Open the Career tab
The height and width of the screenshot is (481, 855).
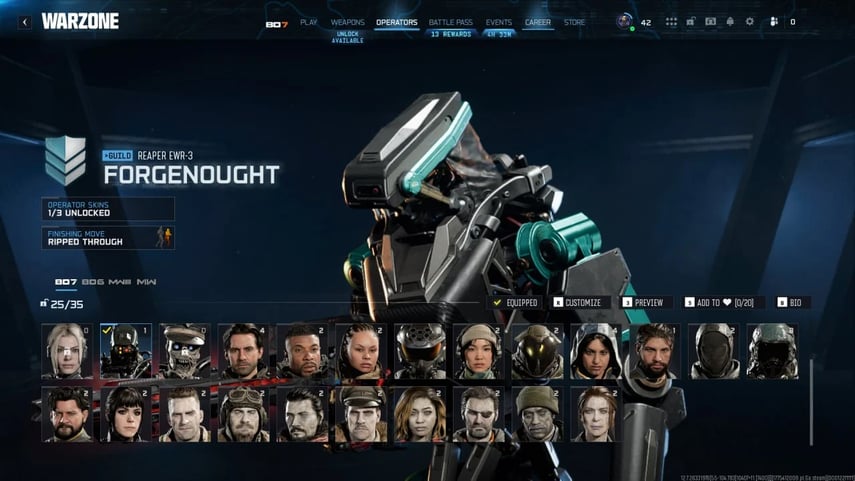pos(538,22)
